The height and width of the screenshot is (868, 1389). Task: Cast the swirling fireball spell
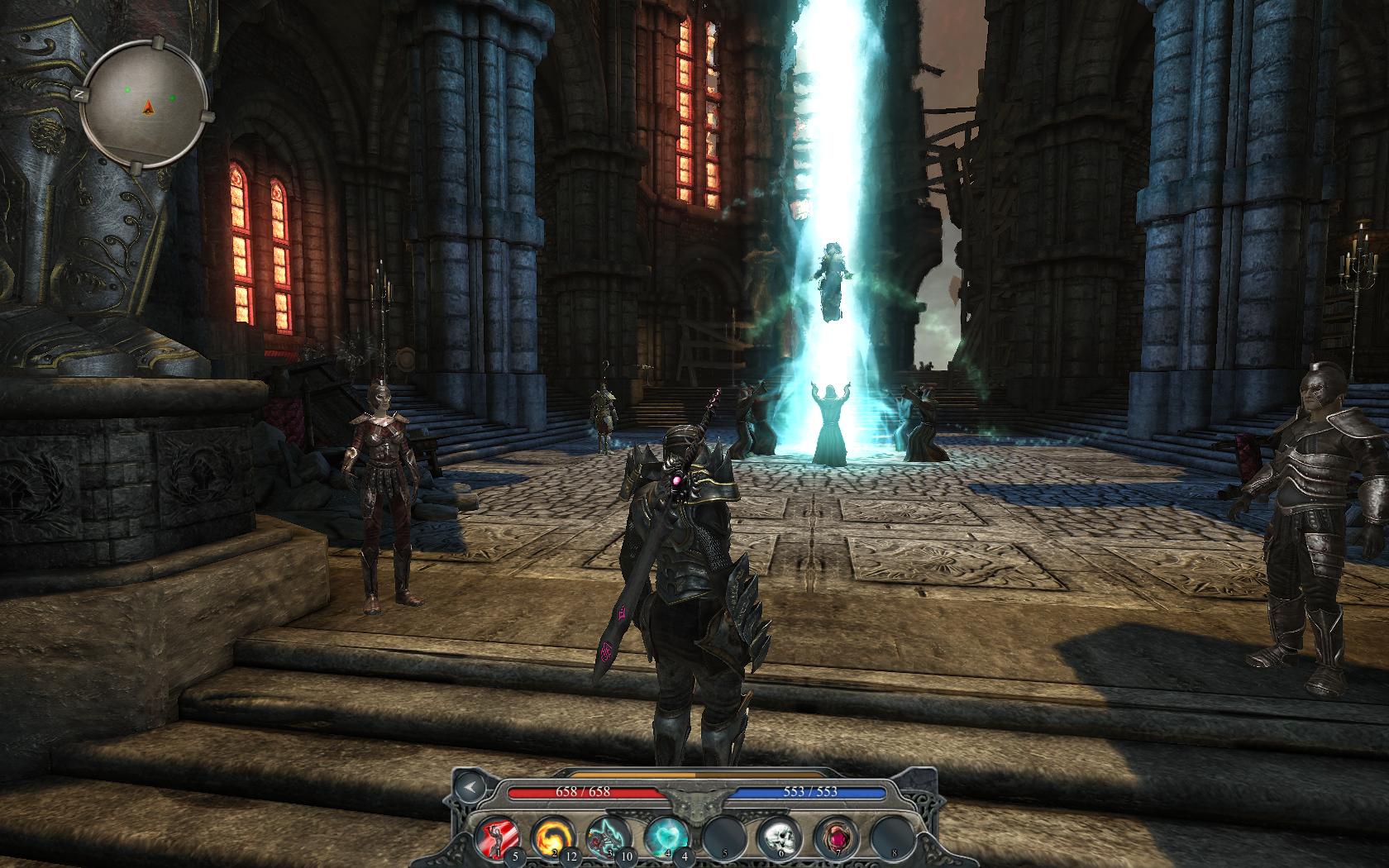pos(550,835)
